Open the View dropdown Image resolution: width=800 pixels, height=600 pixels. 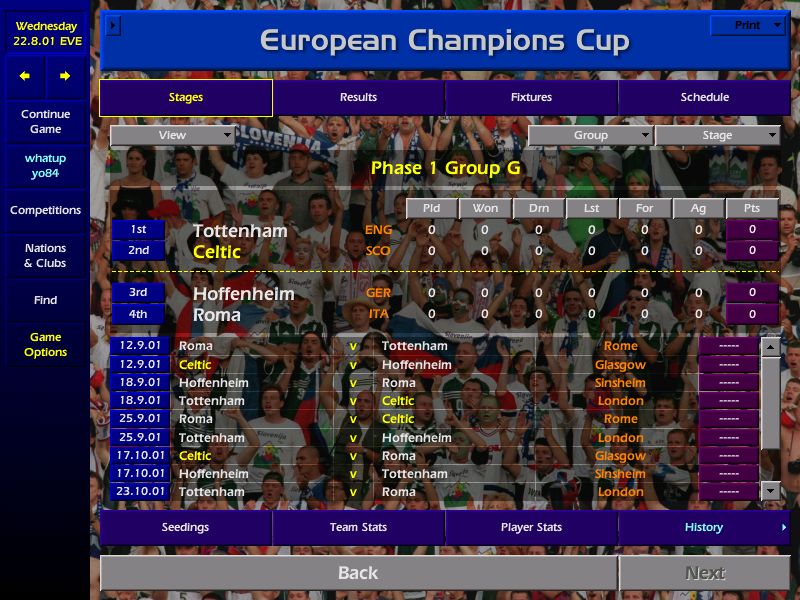click(x=172, y=135)
